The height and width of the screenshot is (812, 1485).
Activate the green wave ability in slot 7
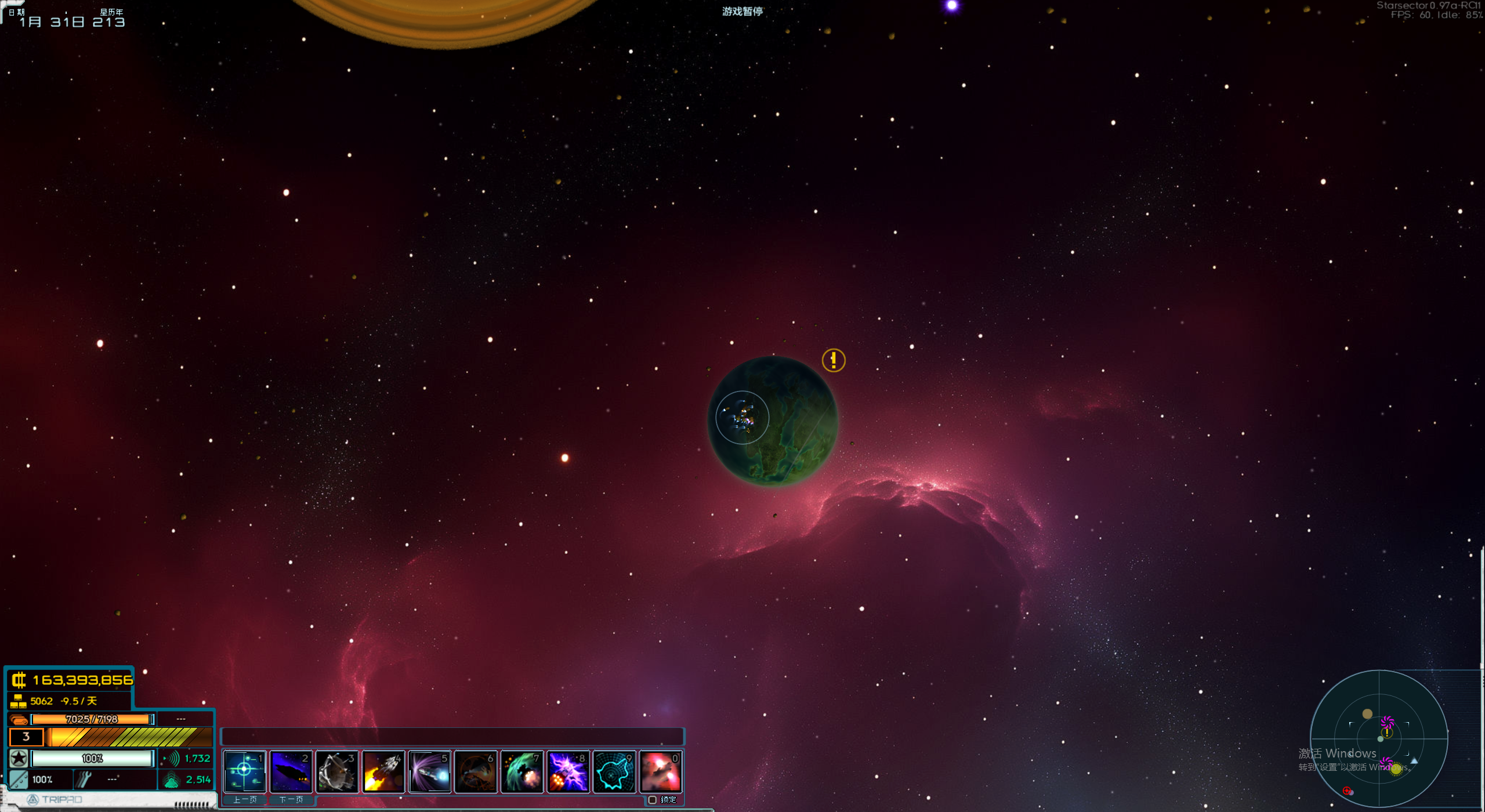coord(522,771)
